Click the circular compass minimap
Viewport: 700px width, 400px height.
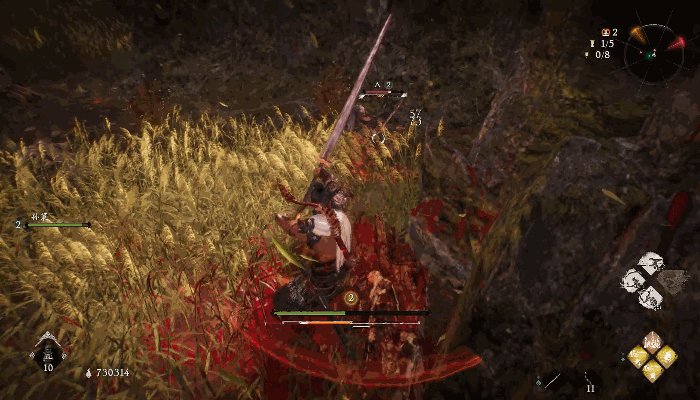click(655, 51)
